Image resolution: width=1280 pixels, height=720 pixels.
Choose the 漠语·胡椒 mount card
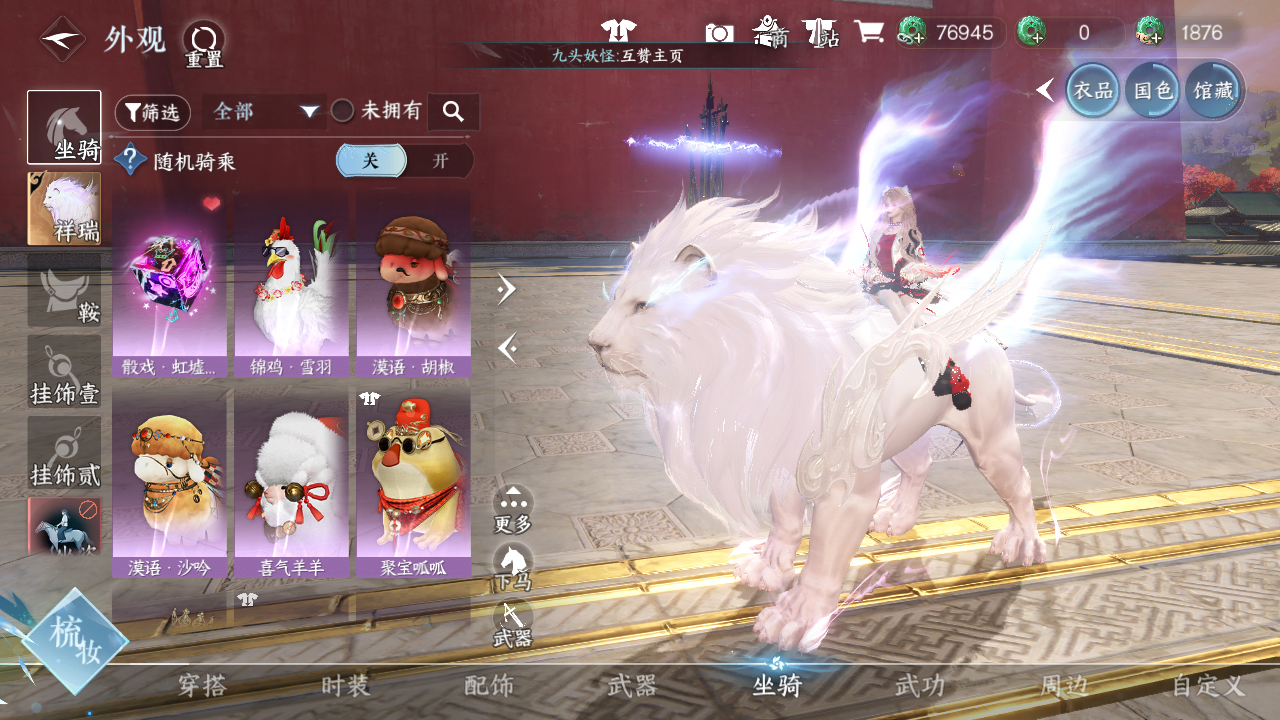pos(413,285)
